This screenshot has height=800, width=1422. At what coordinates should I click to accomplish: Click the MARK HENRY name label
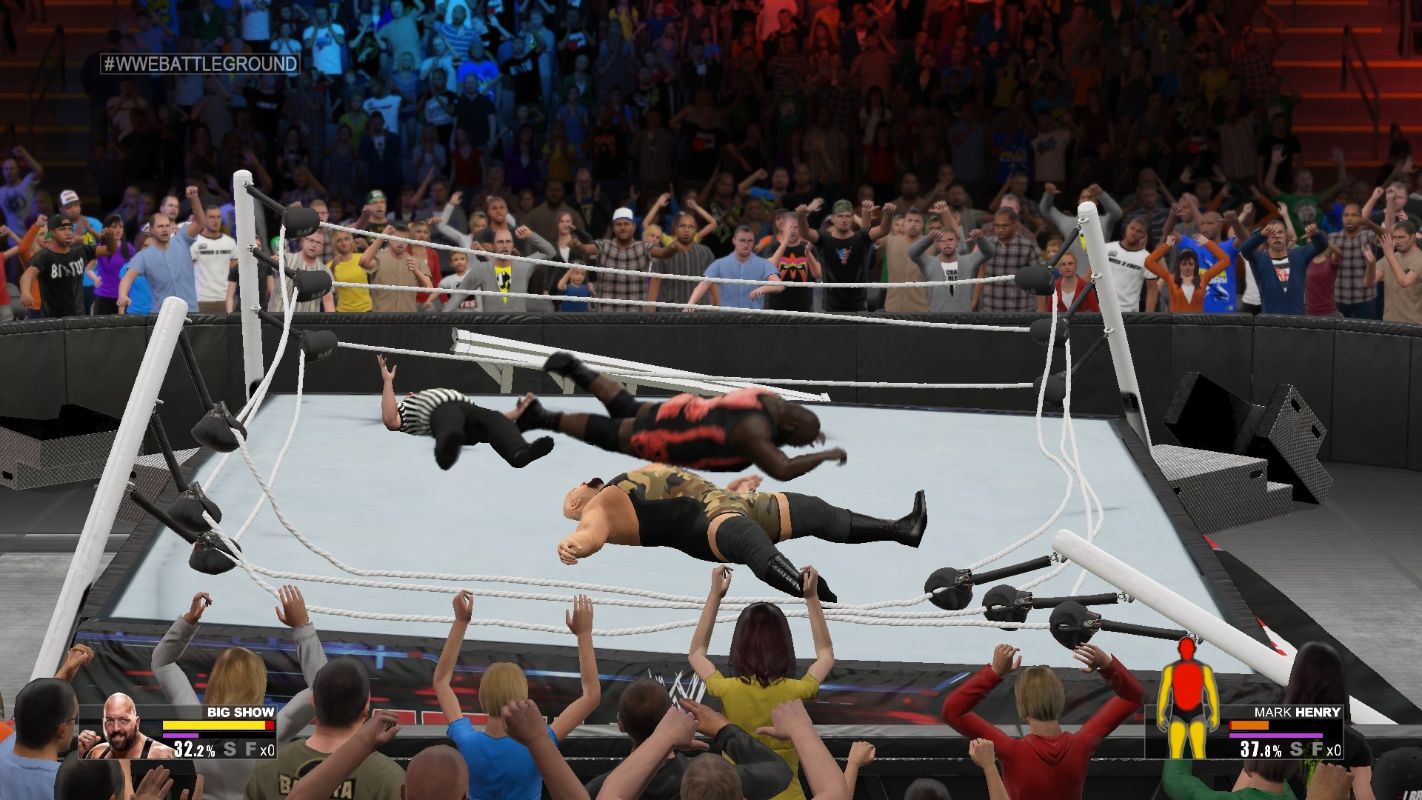pyautogui.click(x=1297, y=711)
